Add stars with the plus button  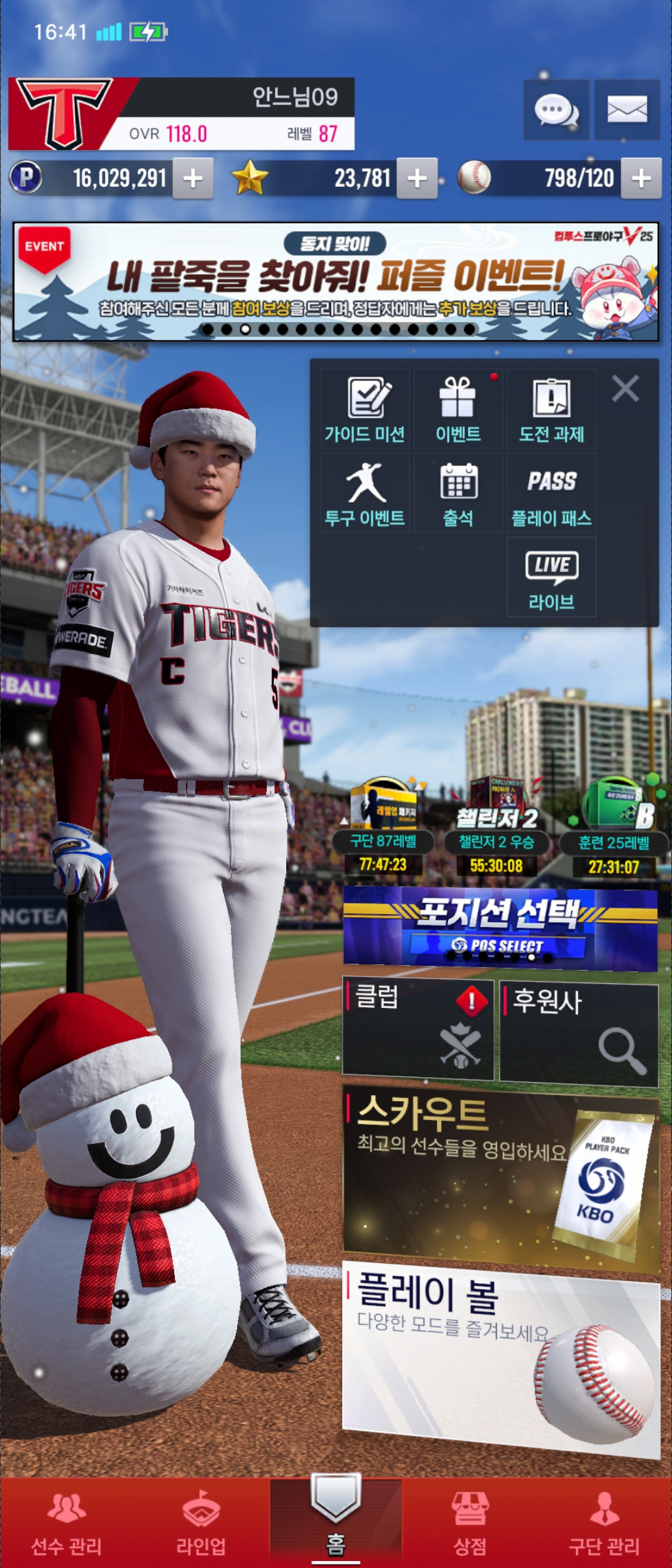tap(417, 179)
